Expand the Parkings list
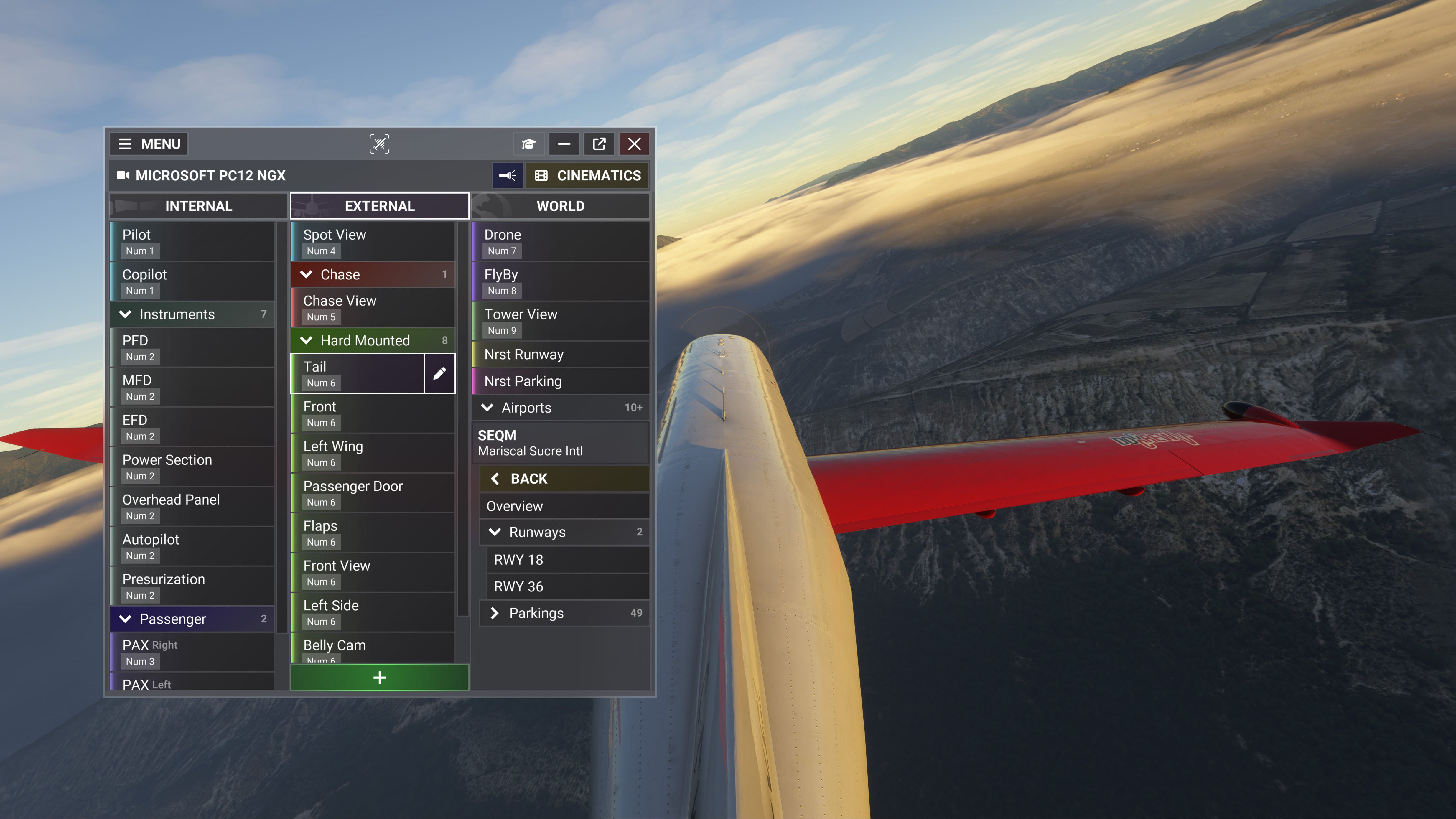The height and width of the screenshot is (819, 1456). [x=495, y=613]
